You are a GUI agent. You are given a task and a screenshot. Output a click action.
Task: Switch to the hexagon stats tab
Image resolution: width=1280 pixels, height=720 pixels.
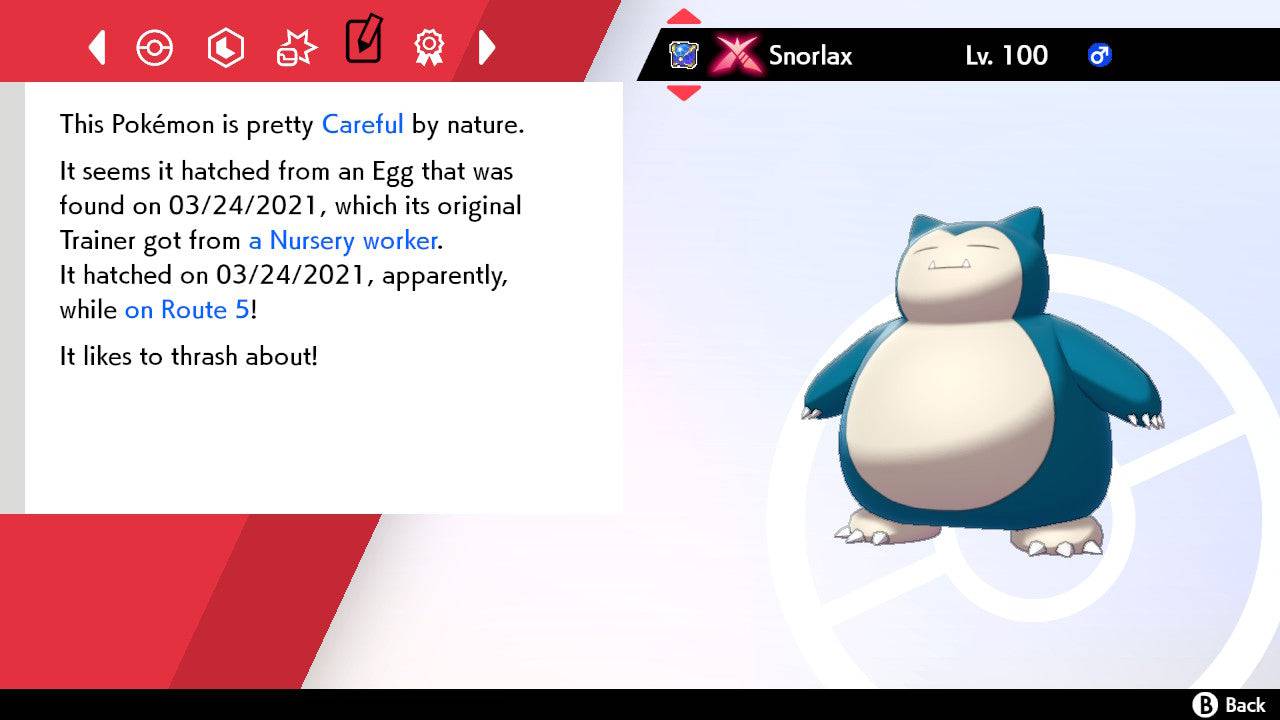[x=225, y=47]
